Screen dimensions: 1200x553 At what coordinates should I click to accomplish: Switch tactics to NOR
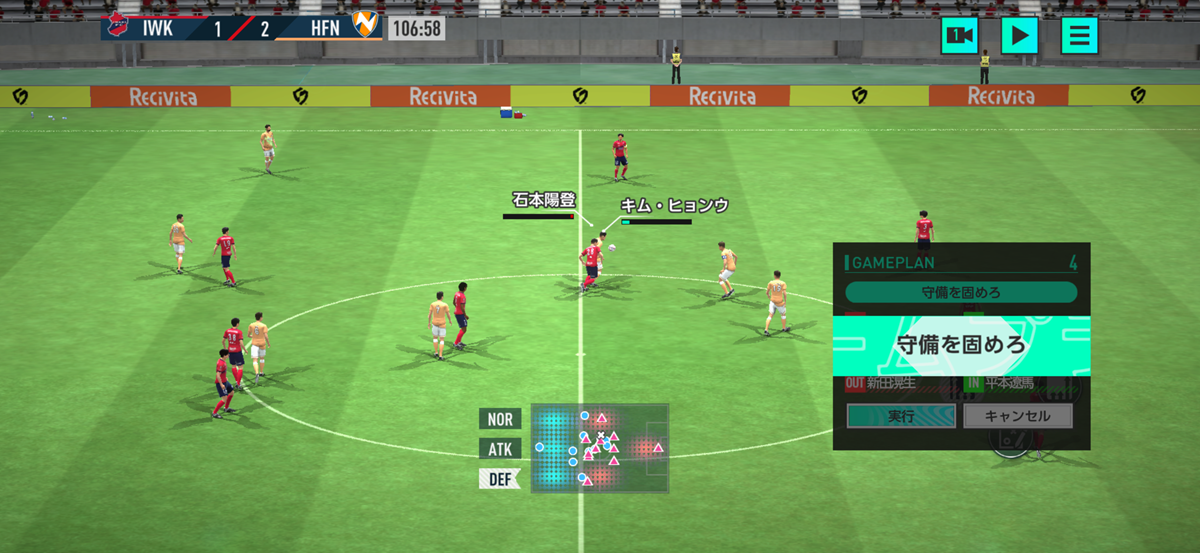point(499,419)
